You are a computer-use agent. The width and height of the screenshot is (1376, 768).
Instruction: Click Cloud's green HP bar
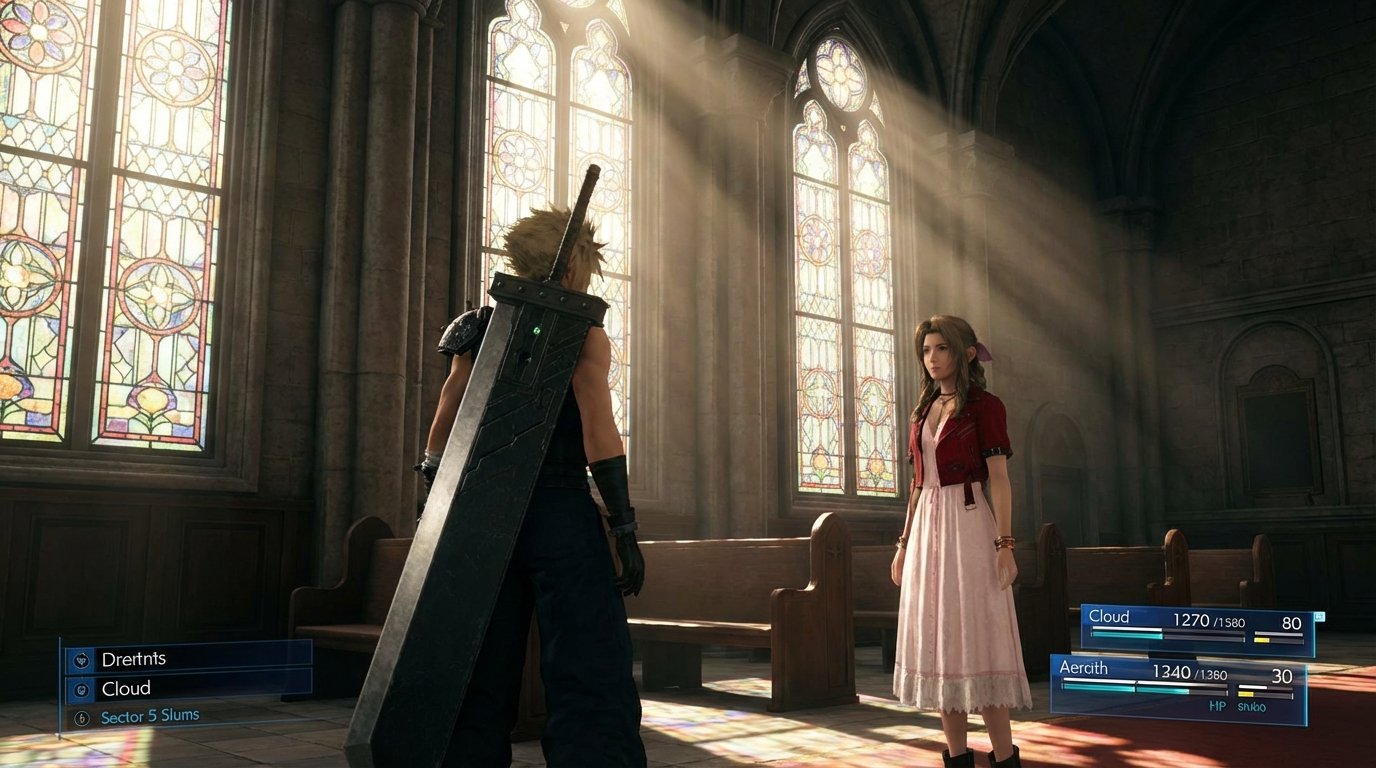coord(1125,635)
